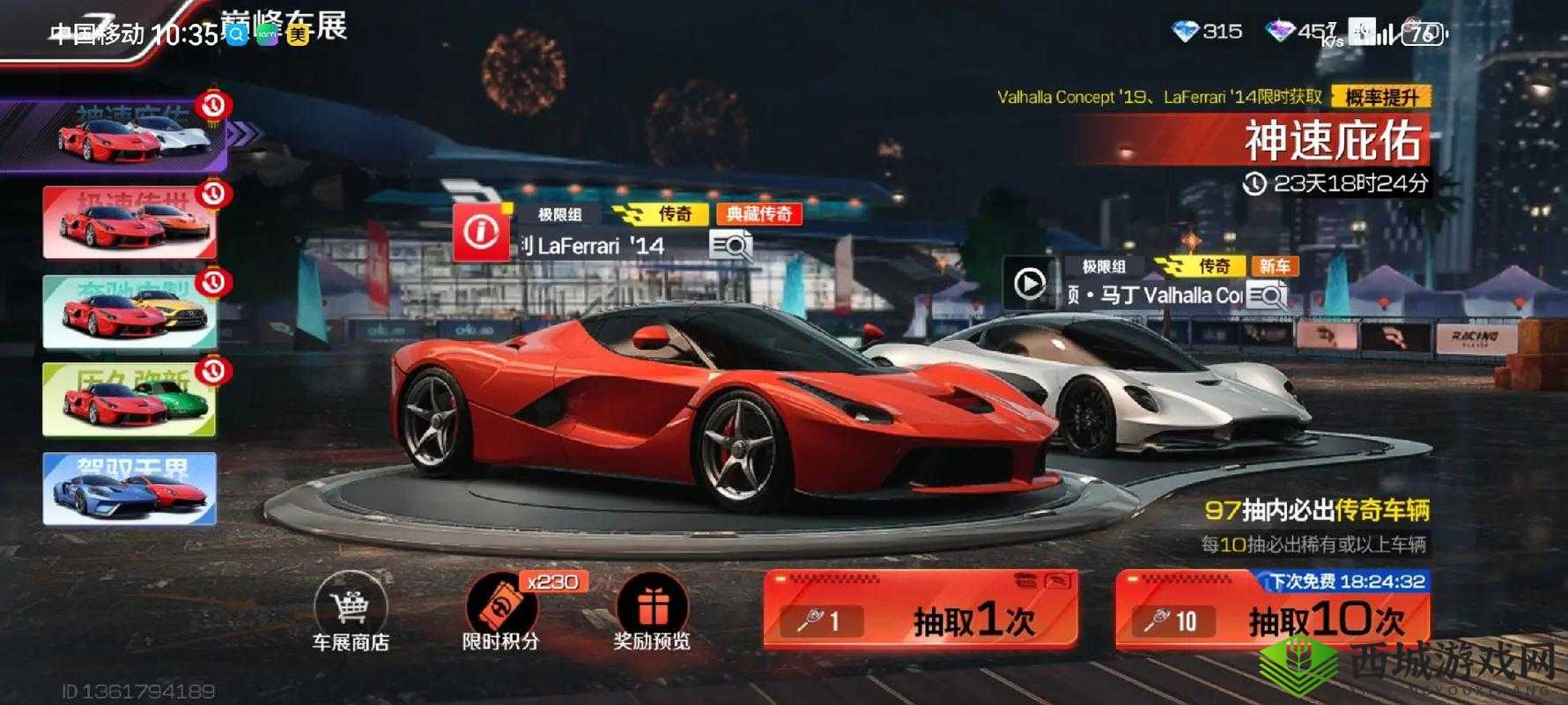The height and width of the screenshot is (705, 1568).
Task: Click the red info icon beside LaFerrari '14
Action: pos(480,233)
